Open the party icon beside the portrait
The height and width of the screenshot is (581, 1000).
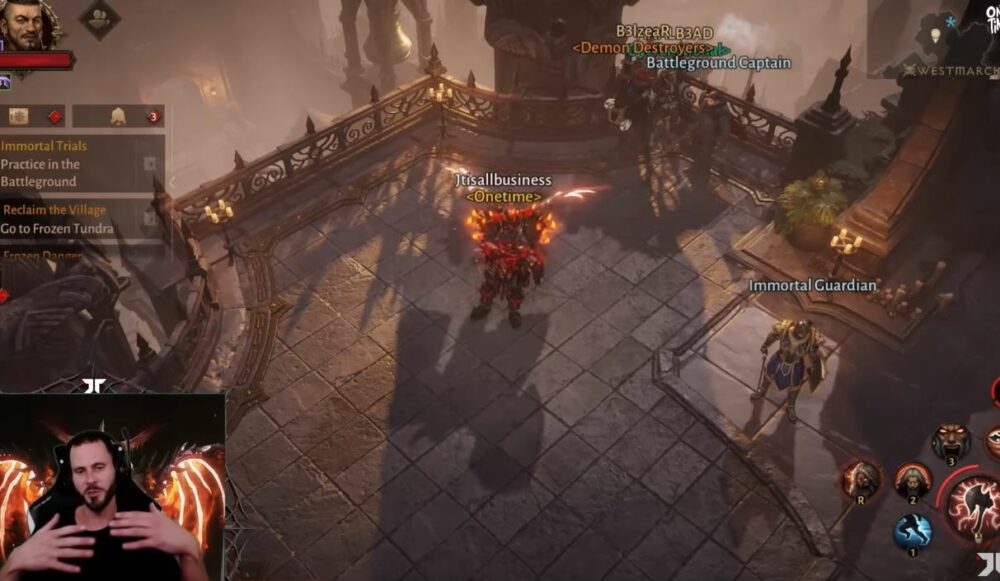(99, 18)
